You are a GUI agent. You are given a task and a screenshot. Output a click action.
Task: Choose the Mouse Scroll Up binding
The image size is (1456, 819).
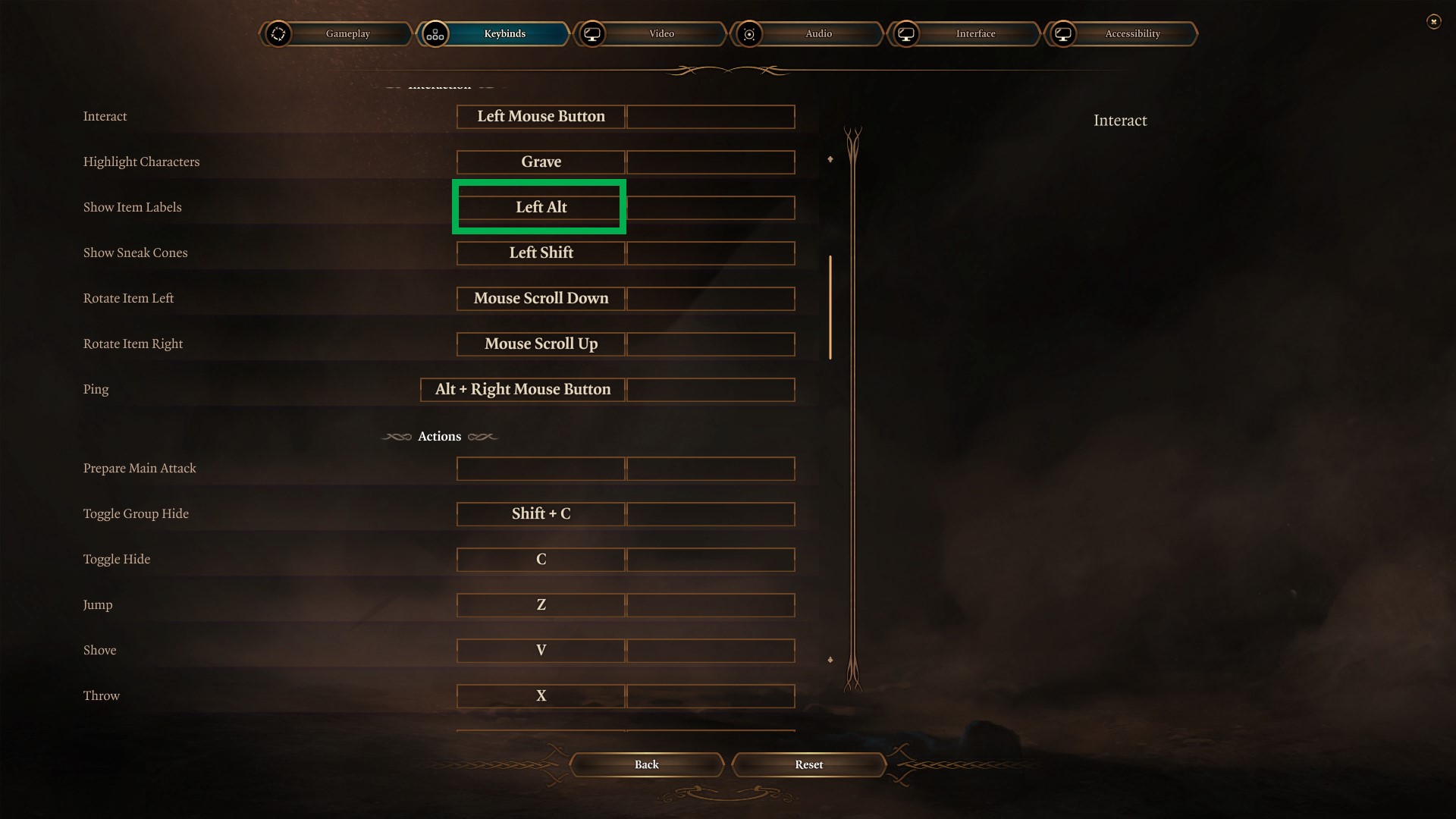[541, 344]
